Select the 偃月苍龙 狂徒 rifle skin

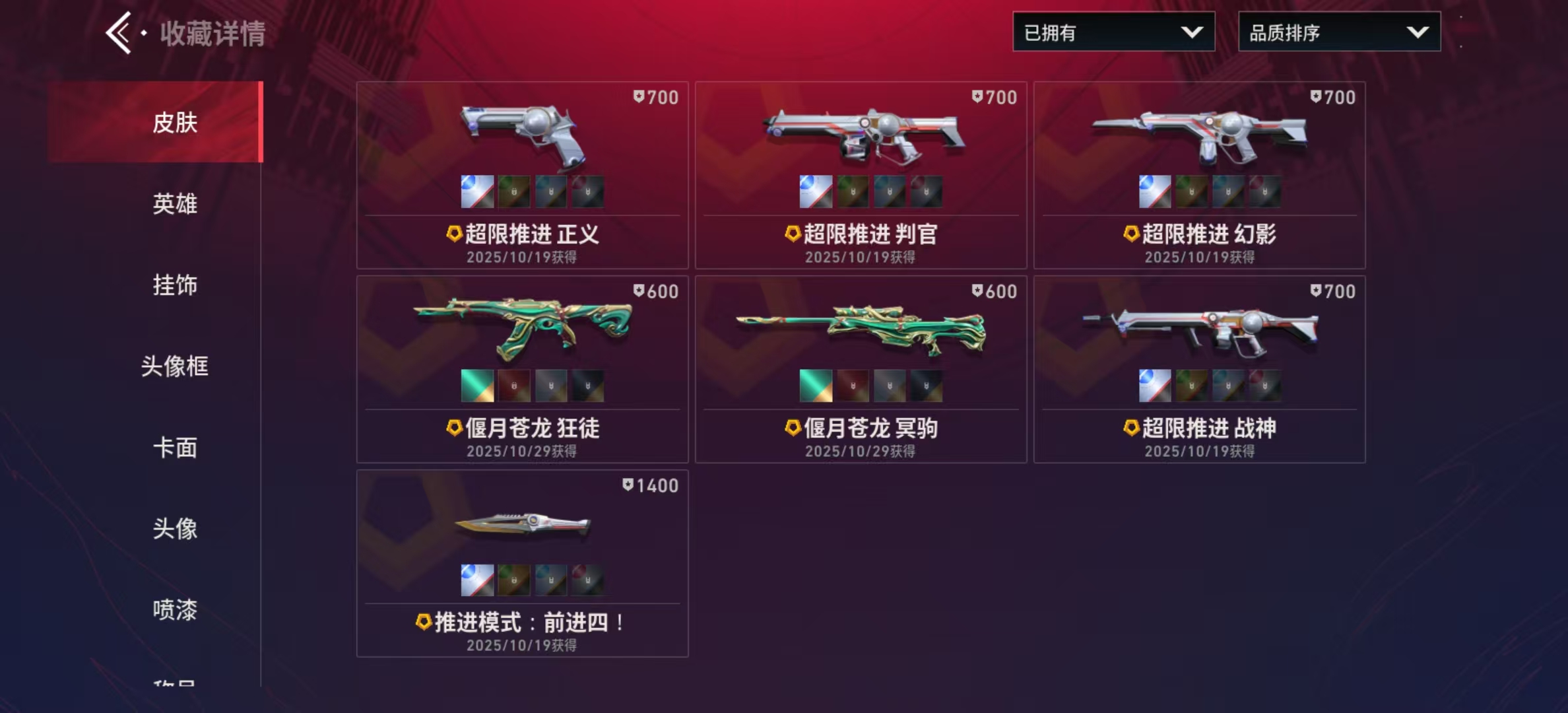522,330
